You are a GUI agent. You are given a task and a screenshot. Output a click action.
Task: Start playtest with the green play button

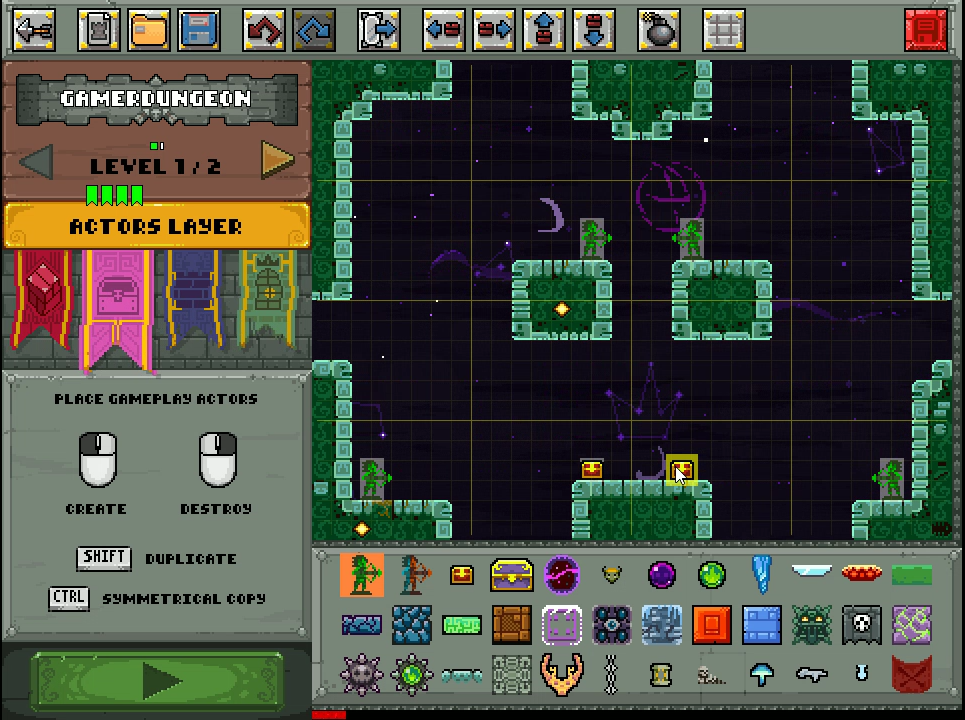pos(158,681)
